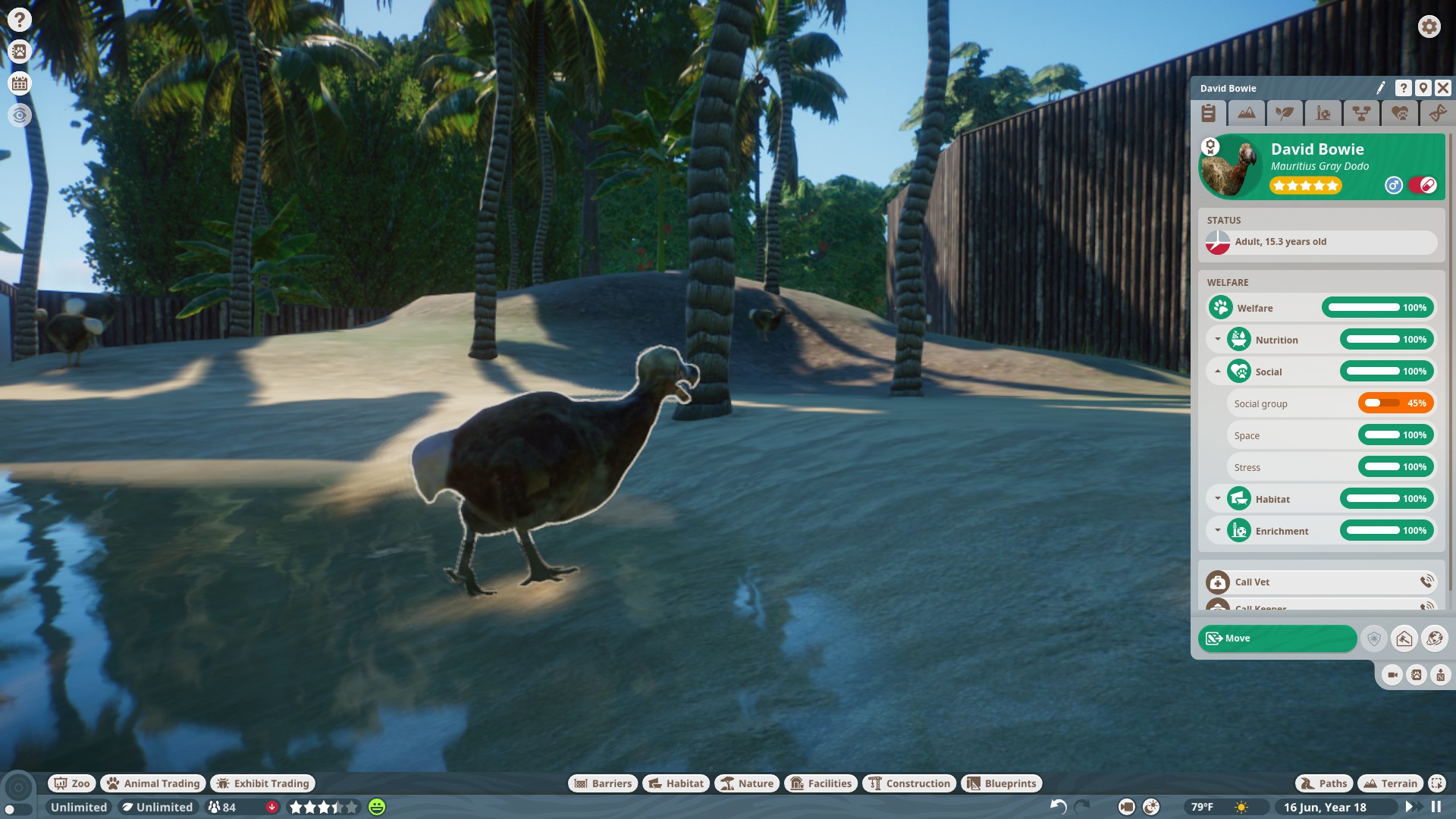Viewport: 1456px width, 819px height.
Task: Click the sell-to-market auction house icon
Action: point(1404,639)
